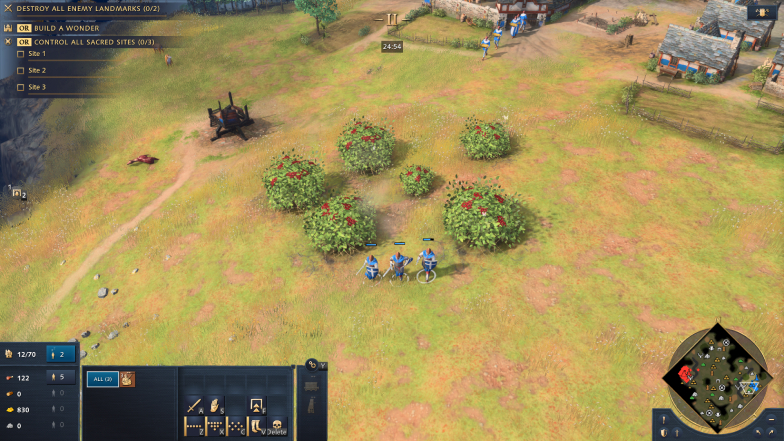The height and width of the screenshot is (441, 784).
Task: Click the Site 1 objective entry
Action: [37, 54]
